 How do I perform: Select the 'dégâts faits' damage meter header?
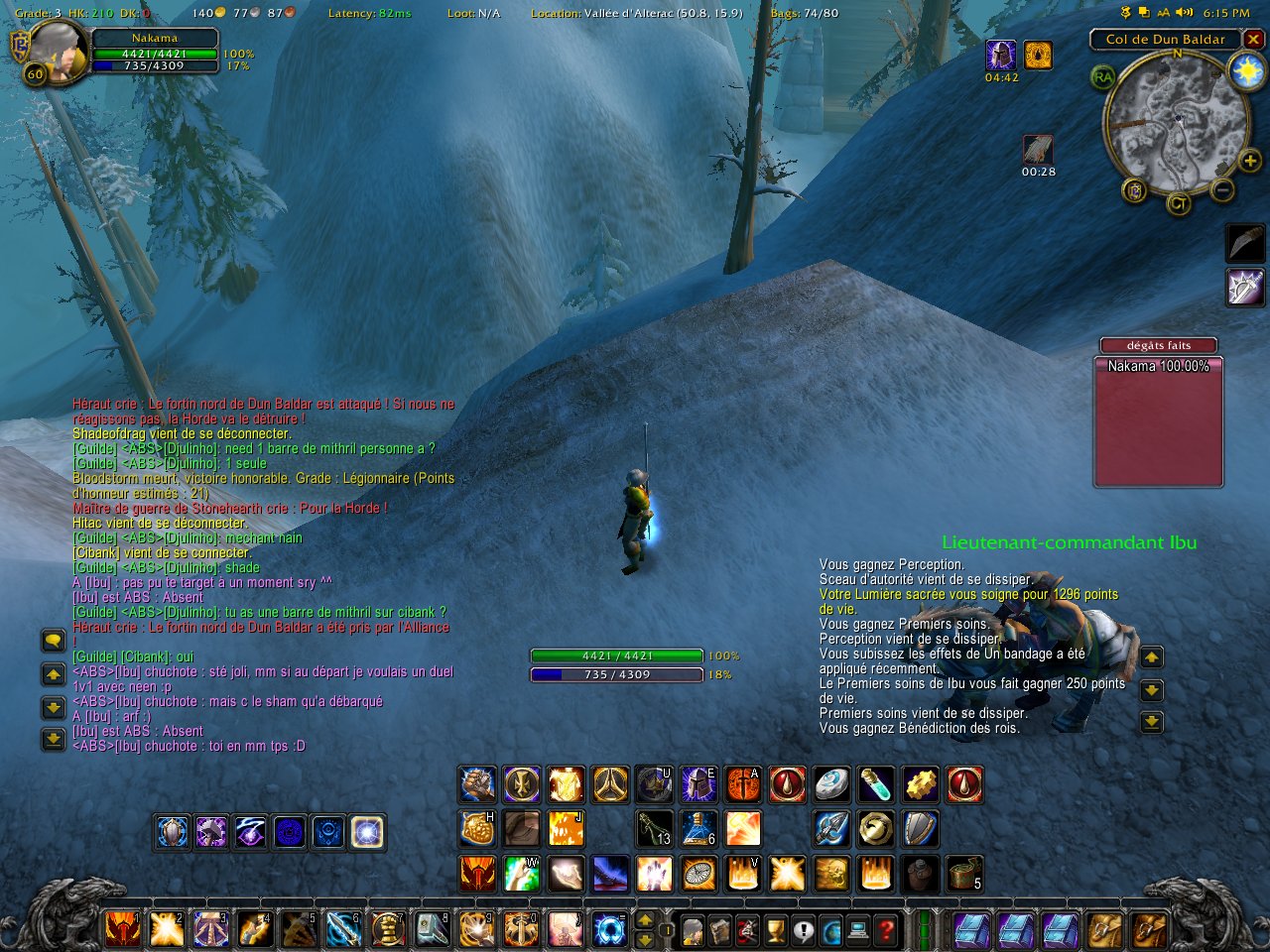click(1158, 345)
